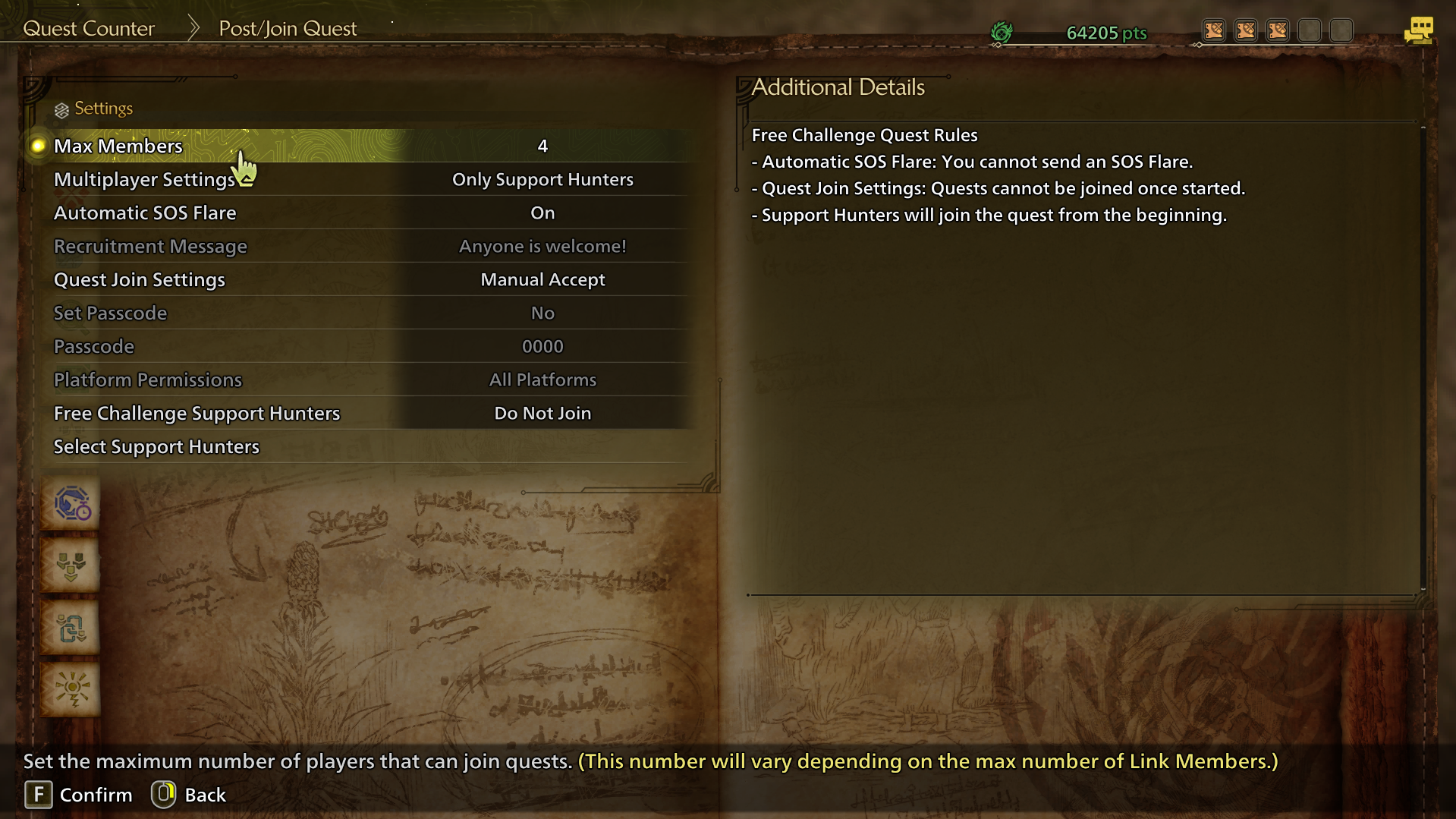Image resolution: width=1456 pixels, height=819 pixels.
Task: Click the chain link arrows icon tile
Action: 71,628
